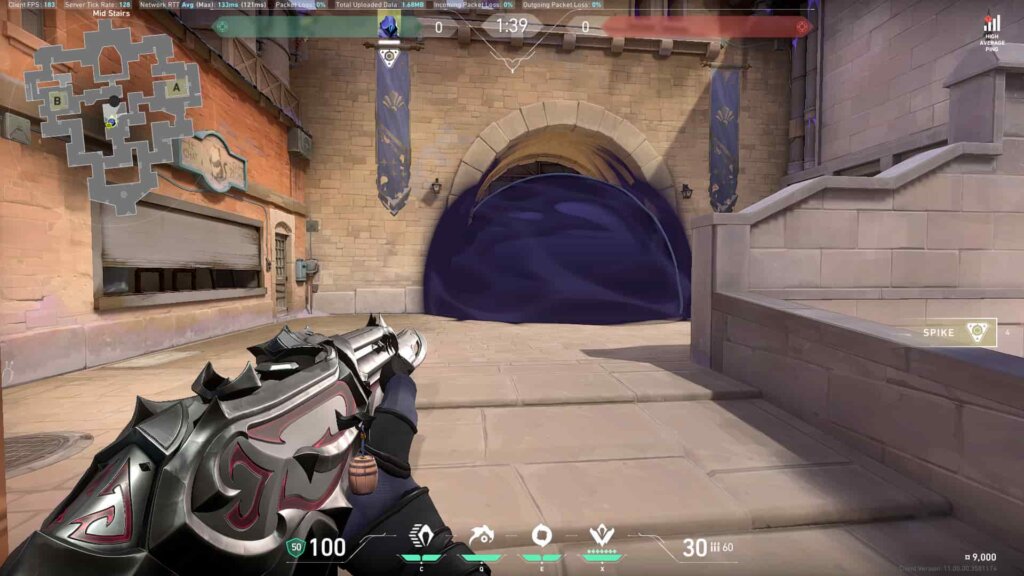Click the high average ping indicator
This screenshot has height=576, width=1024.
[x=991, y=28]
